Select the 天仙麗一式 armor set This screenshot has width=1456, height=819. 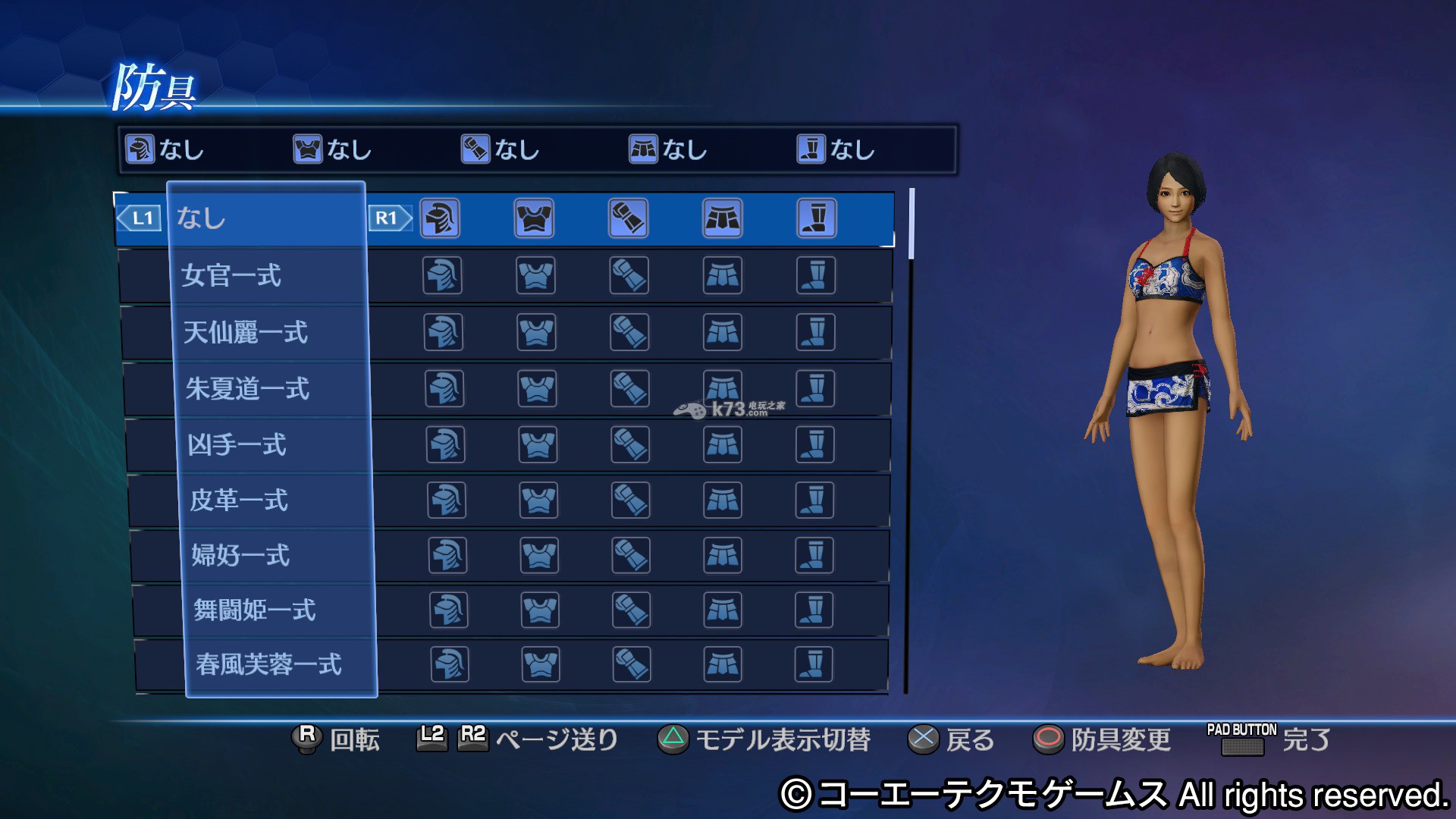[271, 332]
